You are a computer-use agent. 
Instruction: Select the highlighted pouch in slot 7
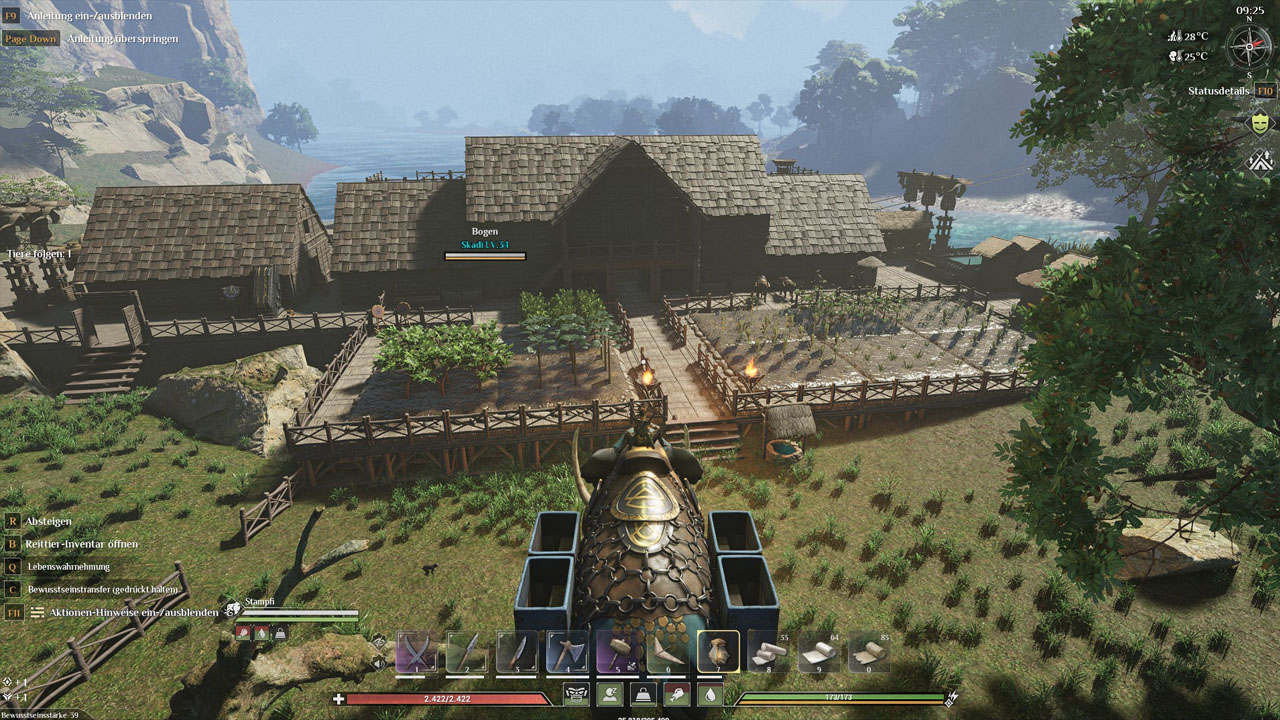(x=718, y=652)
